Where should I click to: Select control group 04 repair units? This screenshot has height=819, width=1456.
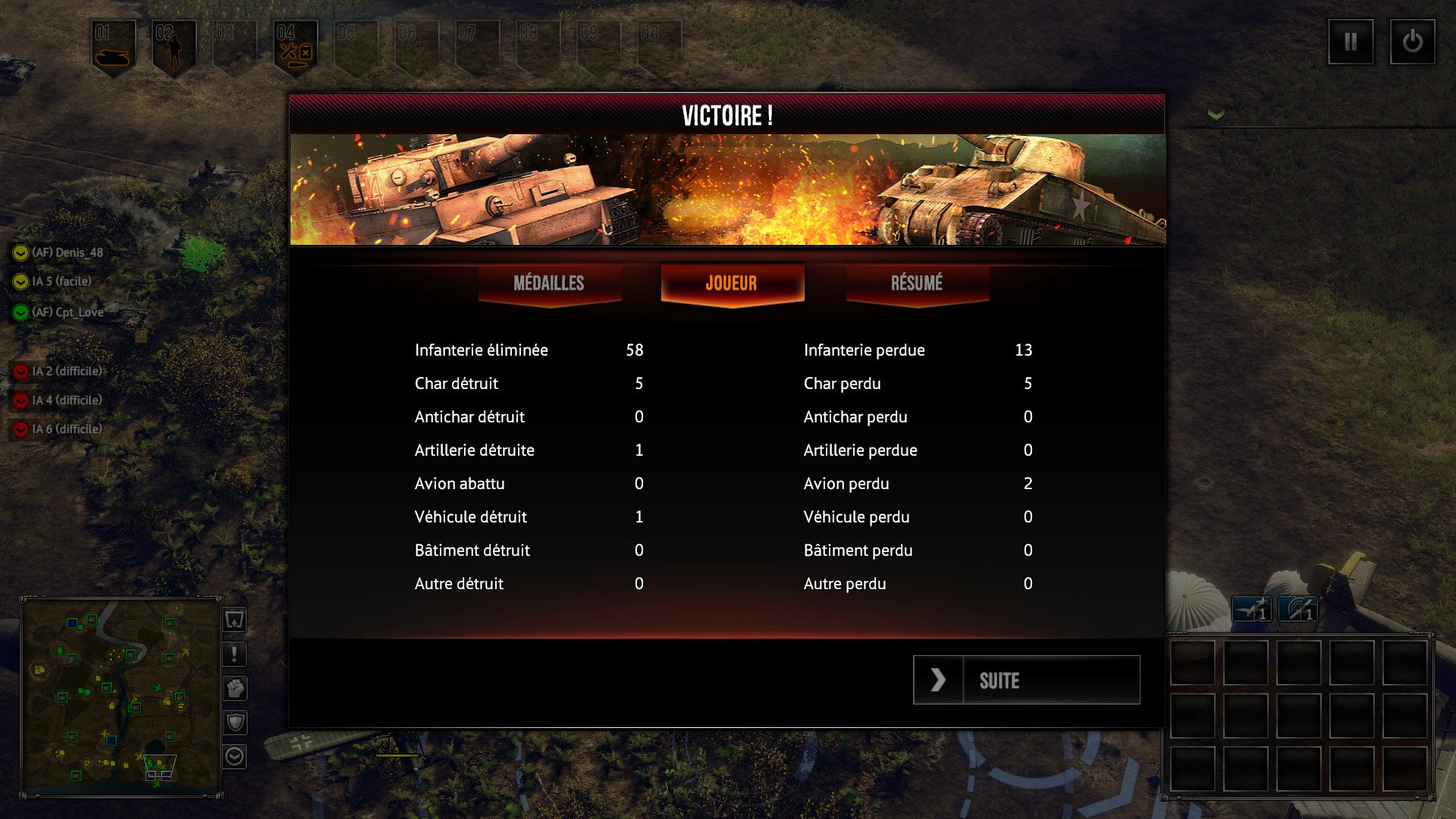295,47
